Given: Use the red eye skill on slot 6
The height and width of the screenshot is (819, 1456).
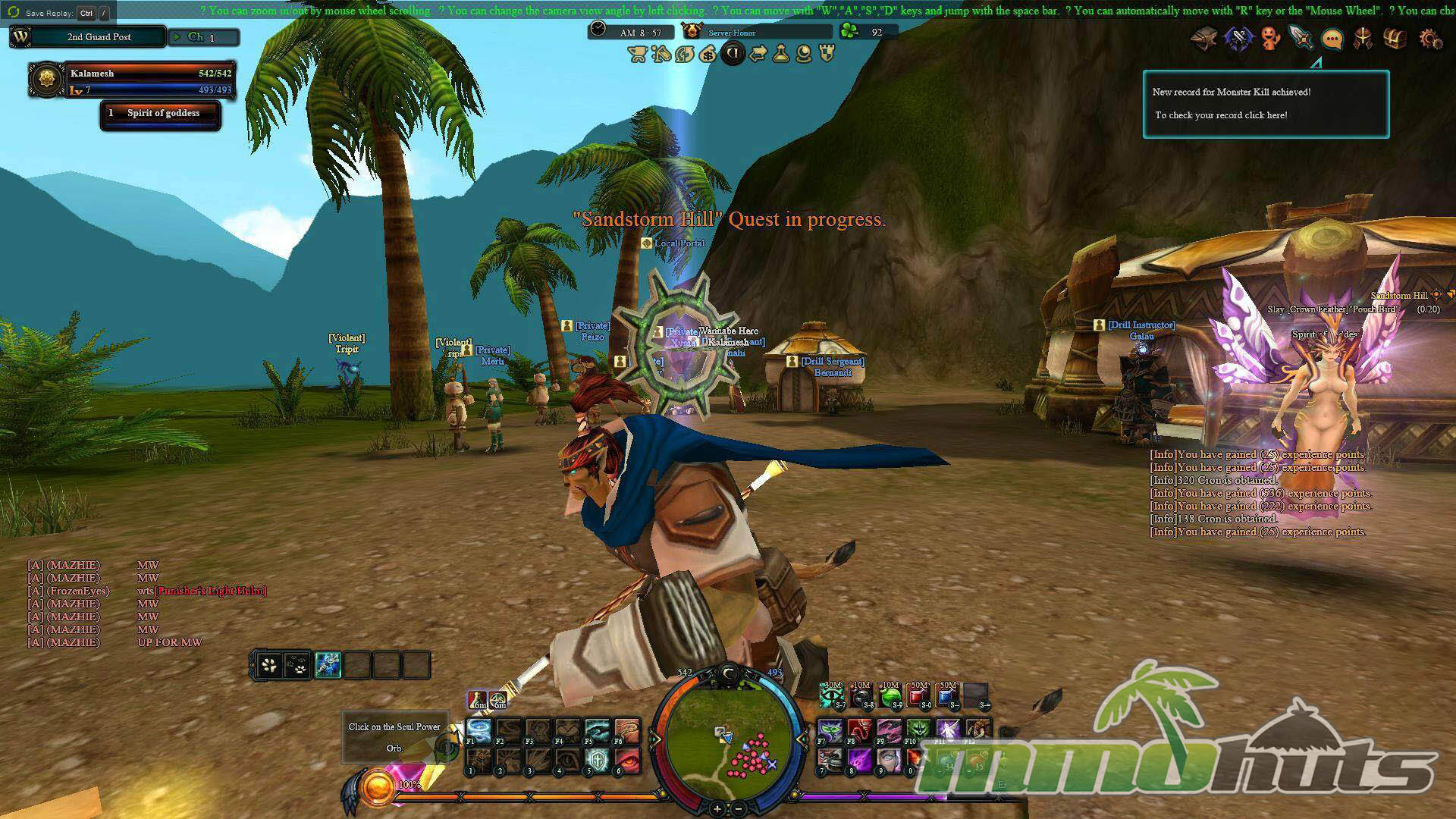Looking at the screenshot, I should pos(627,759).
